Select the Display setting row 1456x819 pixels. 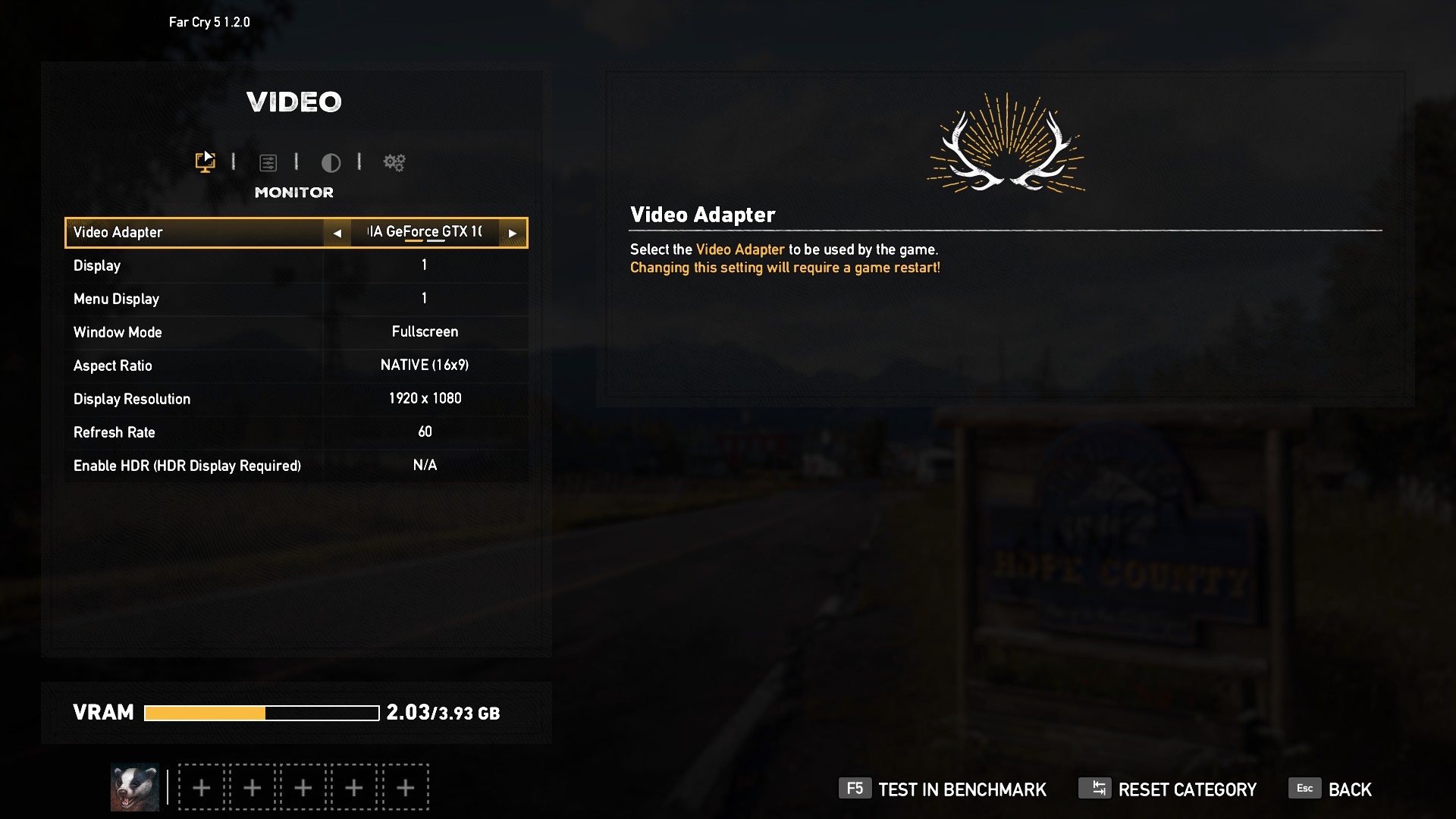pos(296,265)
